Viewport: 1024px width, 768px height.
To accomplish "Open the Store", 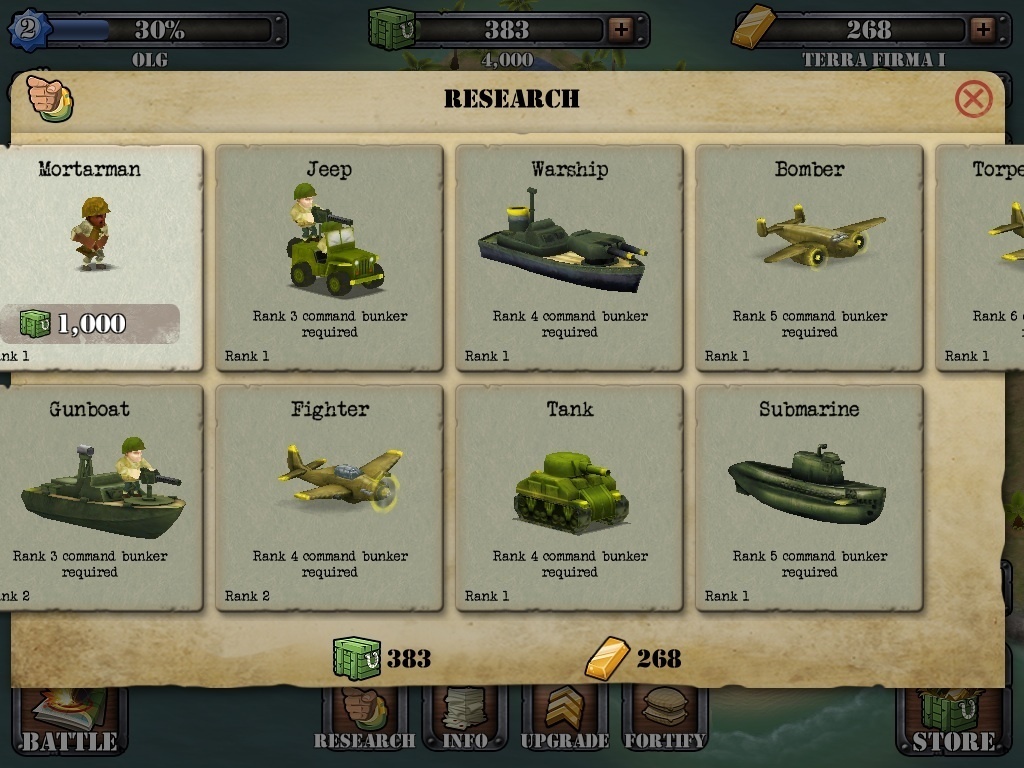I will 953,722.
